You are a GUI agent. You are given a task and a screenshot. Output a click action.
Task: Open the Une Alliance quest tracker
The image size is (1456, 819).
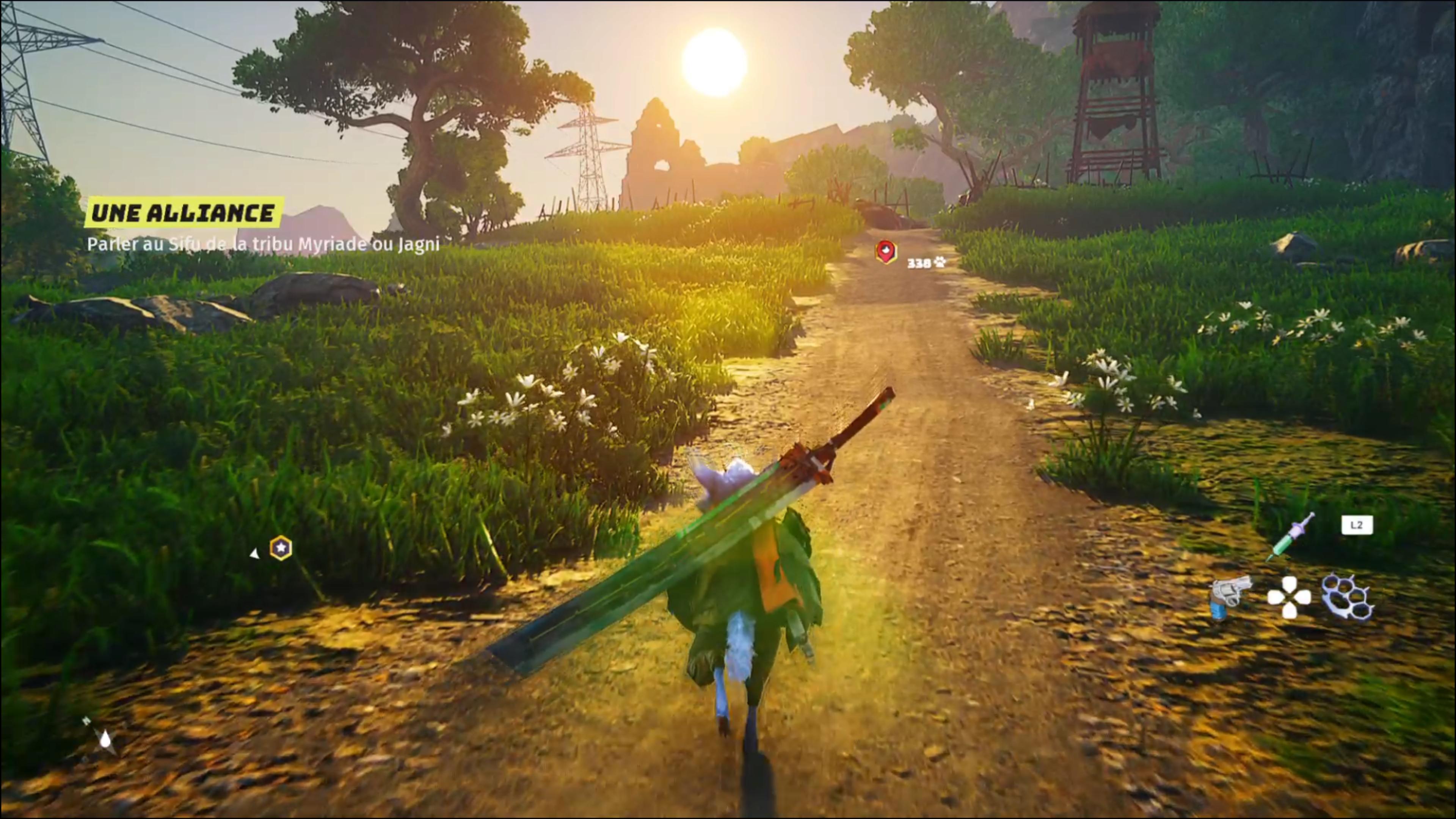tap(184, 213)
